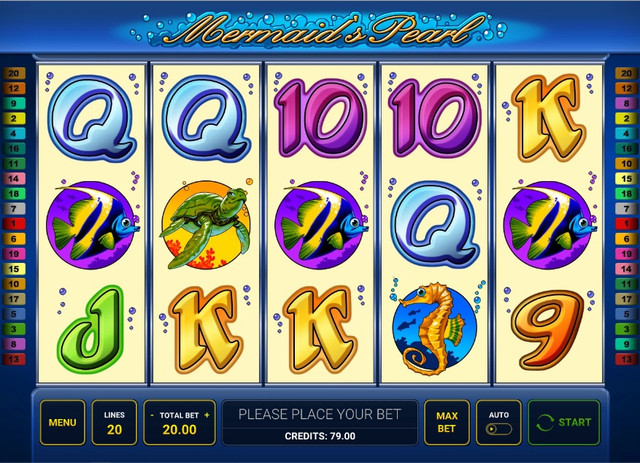Open the MENU button

point(62,422)
